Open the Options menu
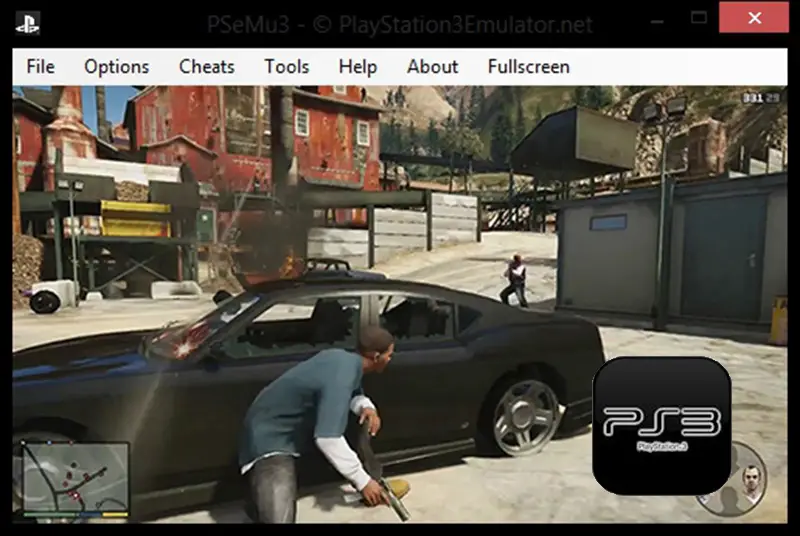Image resolution: width=800 pixels, height=536 pixels. point(116,67)
